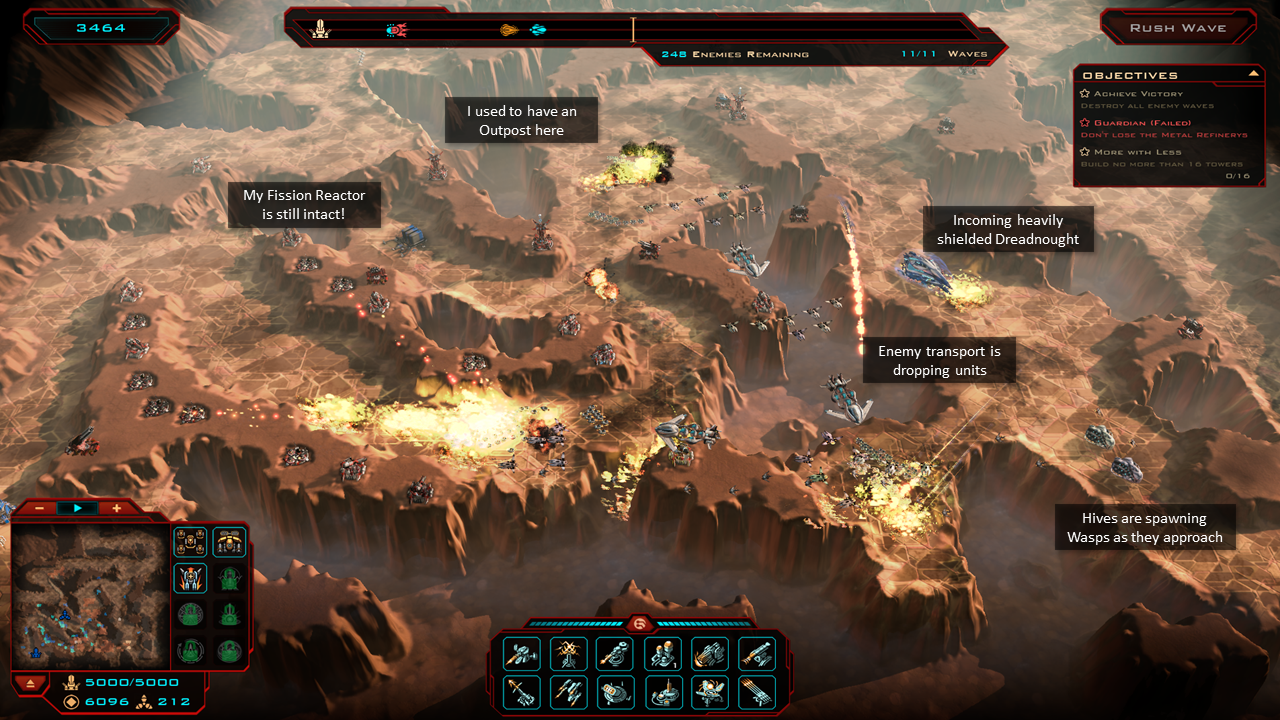Activate the blue rocket strike ability icon
1280x720 pixels.
tap(191, 578)
